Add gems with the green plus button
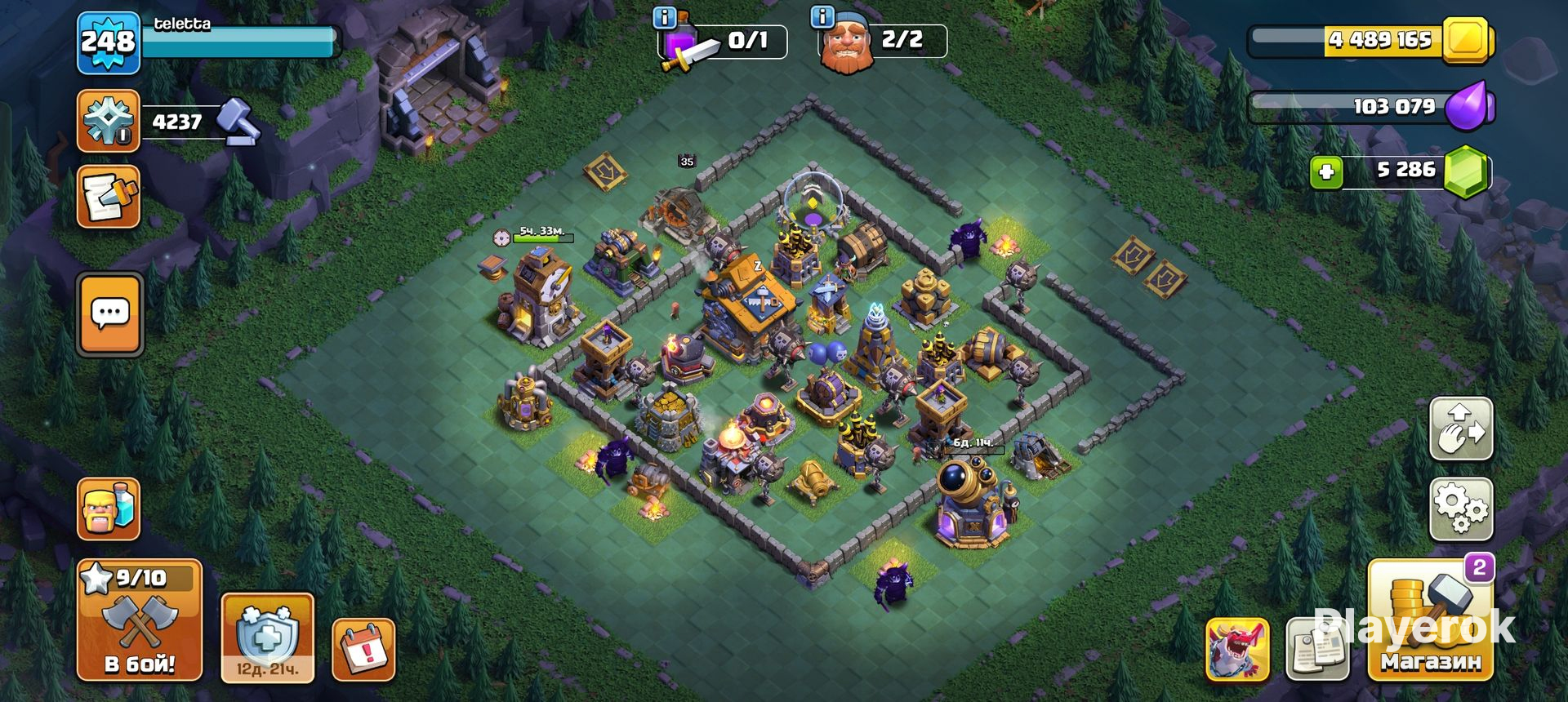The height and width of the screenshot is (702, 1568). pyautogui.click(x=1326, y=172)
